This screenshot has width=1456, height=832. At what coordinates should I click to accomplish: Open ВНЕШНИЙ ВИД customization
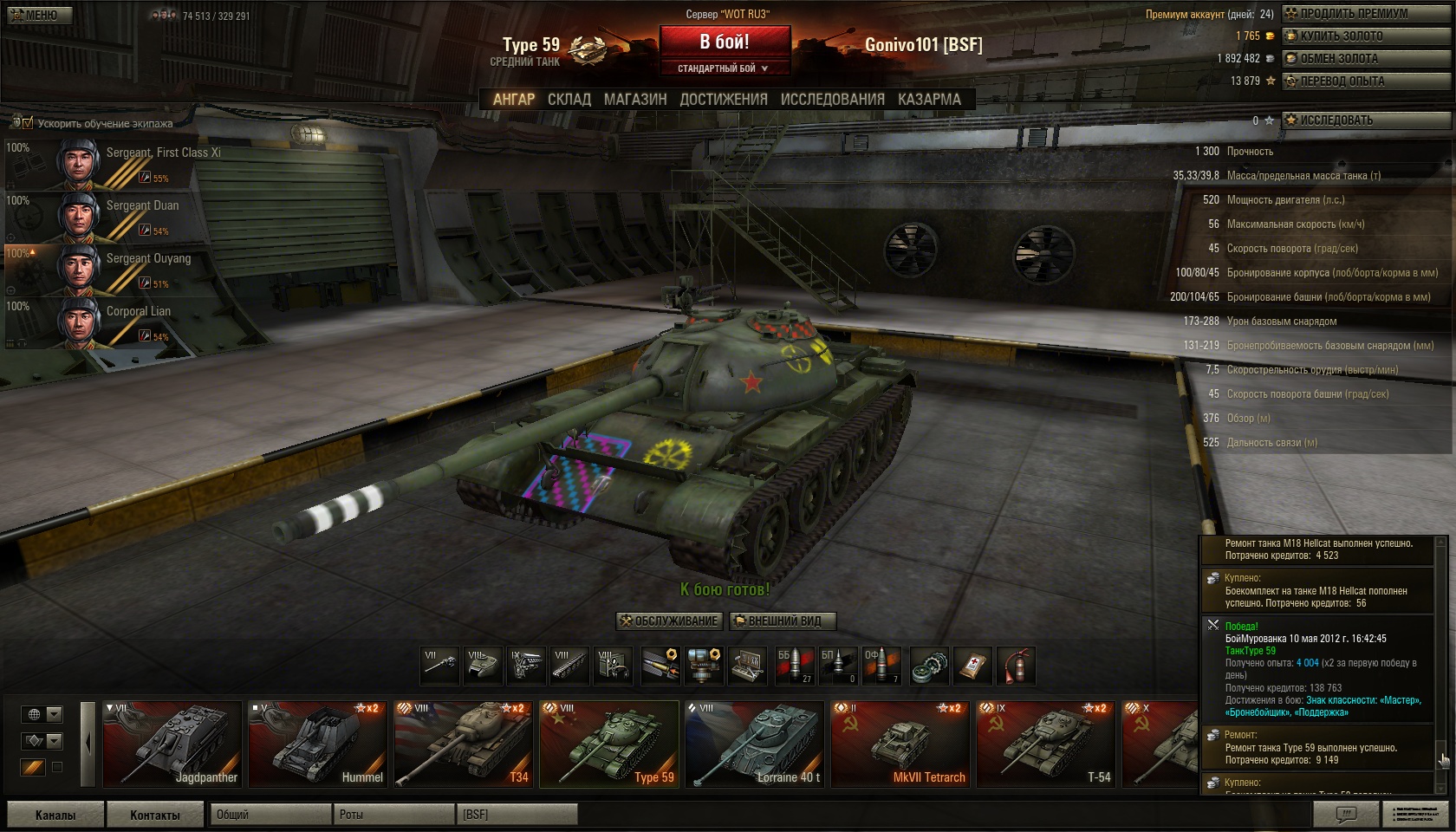[x=783, y=621]
